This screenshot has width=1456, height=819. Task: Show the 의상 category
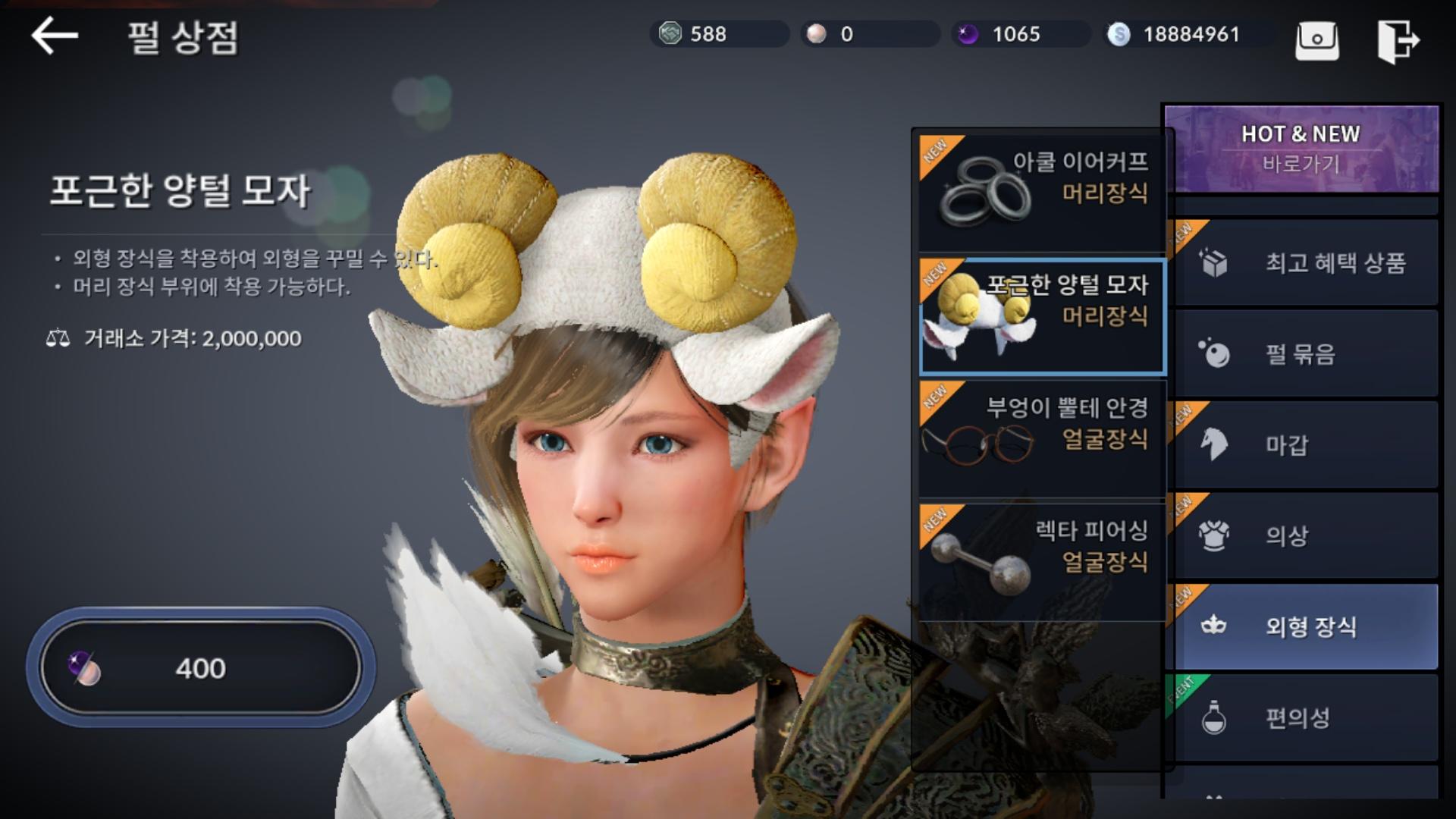[1304, 536]
